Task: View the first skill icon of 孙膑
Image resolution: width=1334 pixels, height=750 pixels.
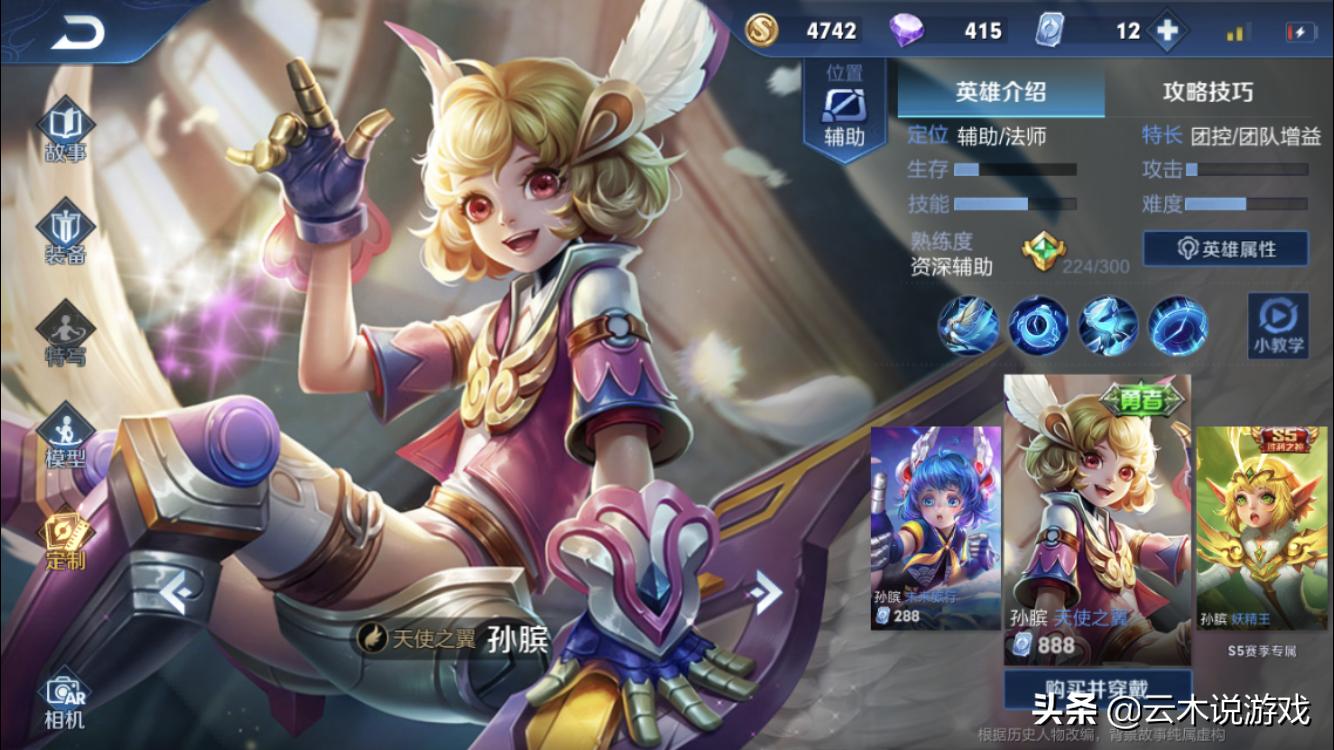Action: 968,325
